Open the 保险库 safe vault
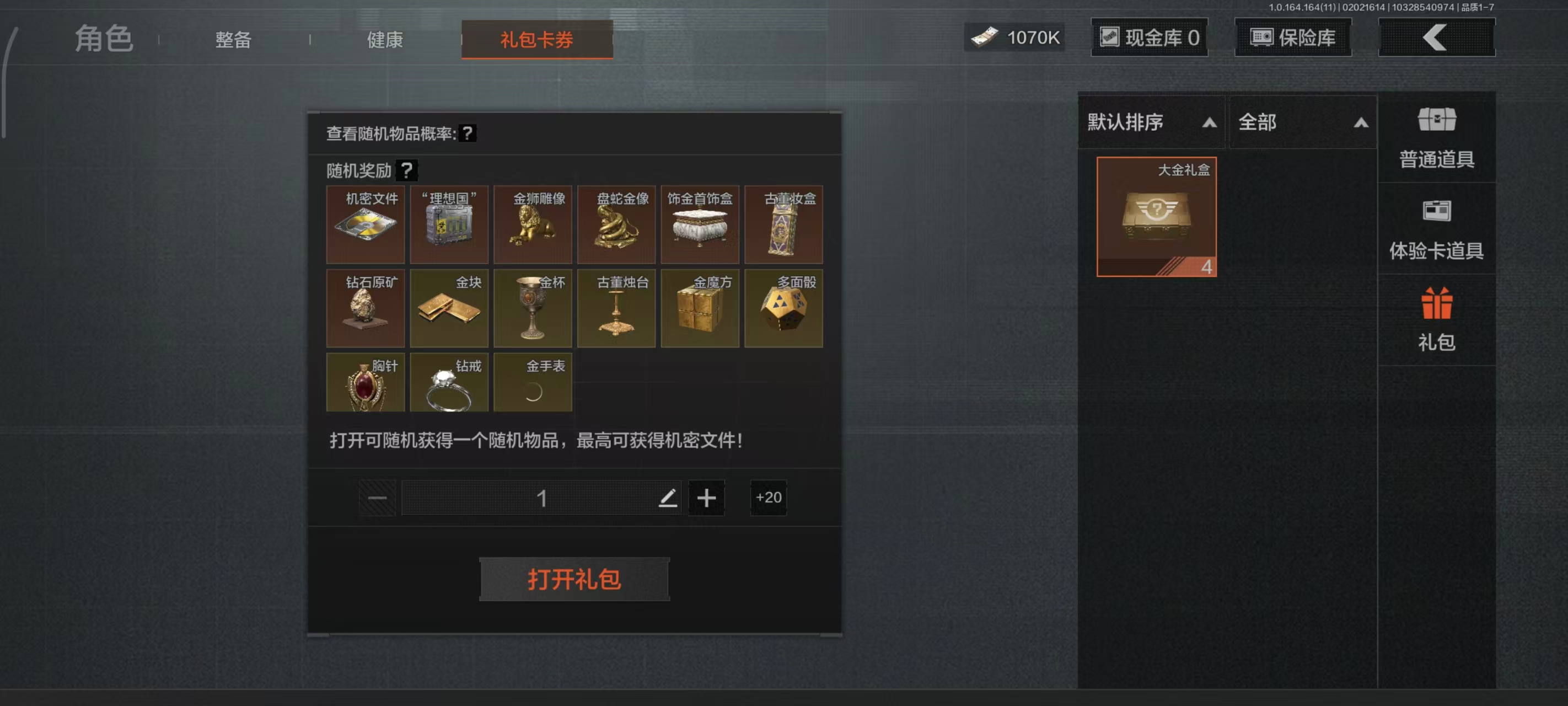1568x706 pixels. 1292,36
